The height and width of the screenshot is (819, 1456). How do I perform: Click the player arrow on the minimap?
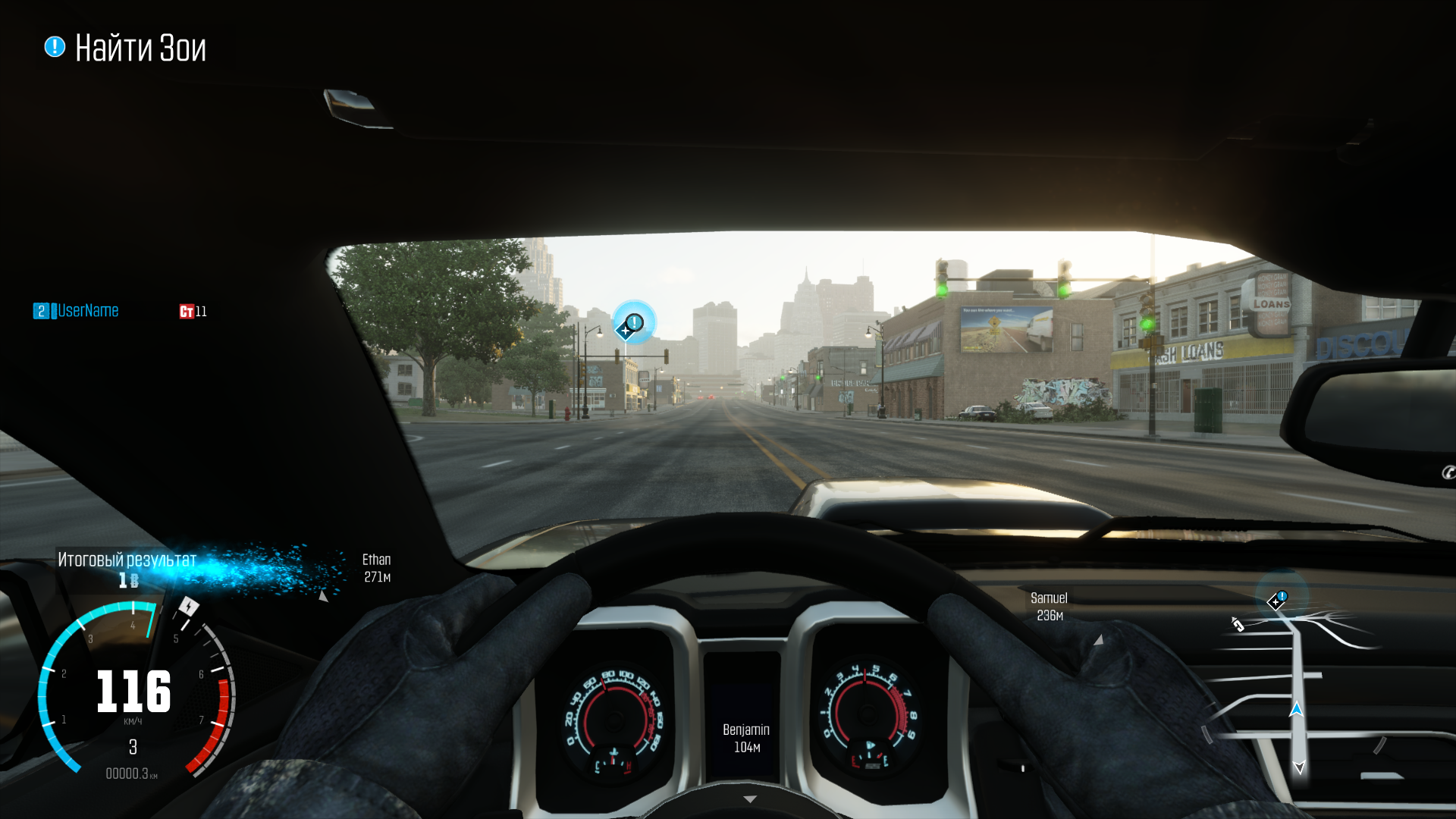(x=1296, y=710)
